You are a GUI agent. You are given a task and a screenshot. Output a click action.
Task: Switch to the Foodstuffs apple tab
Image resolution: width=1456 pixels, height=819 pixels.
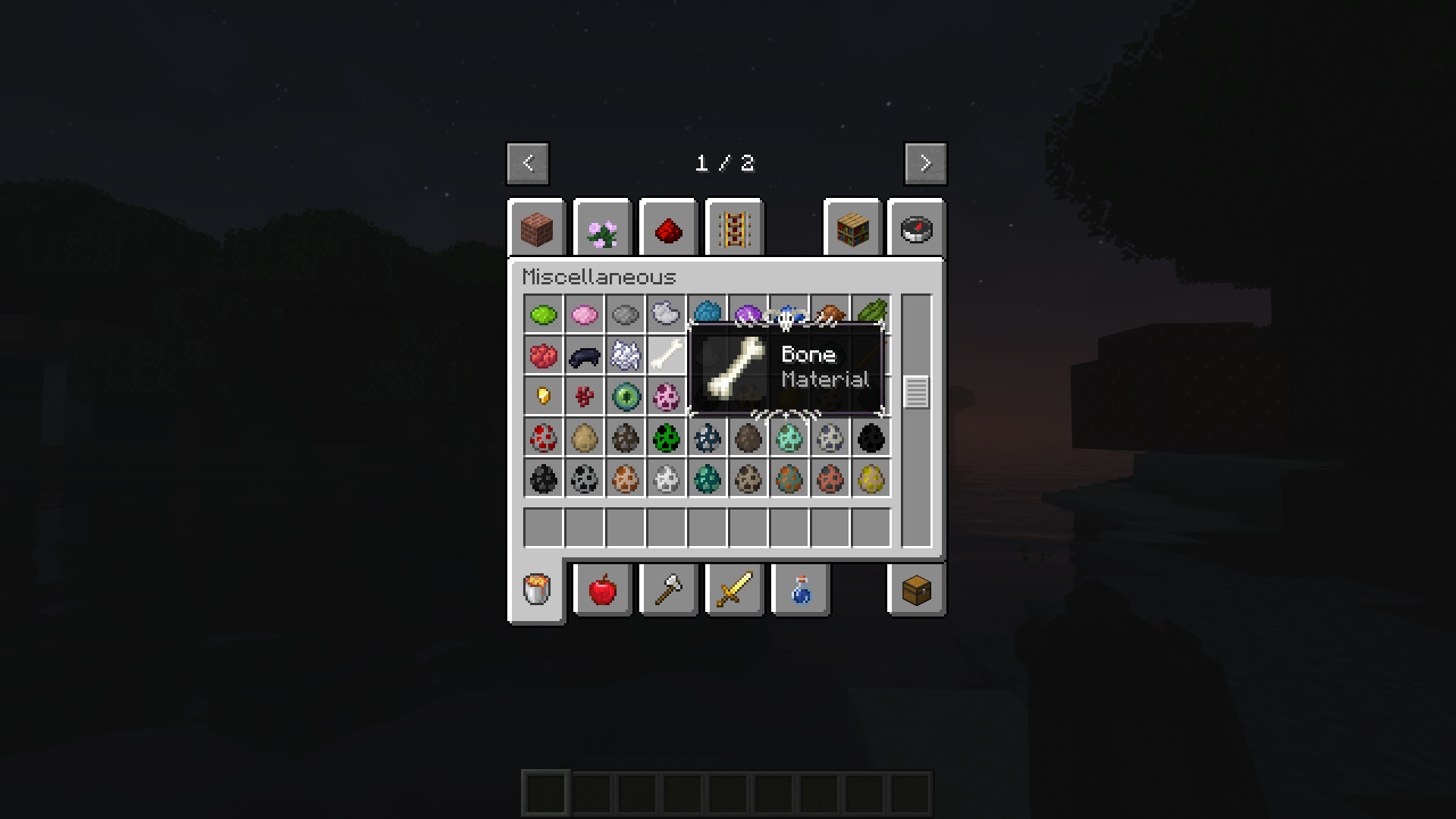click(603, 589)
